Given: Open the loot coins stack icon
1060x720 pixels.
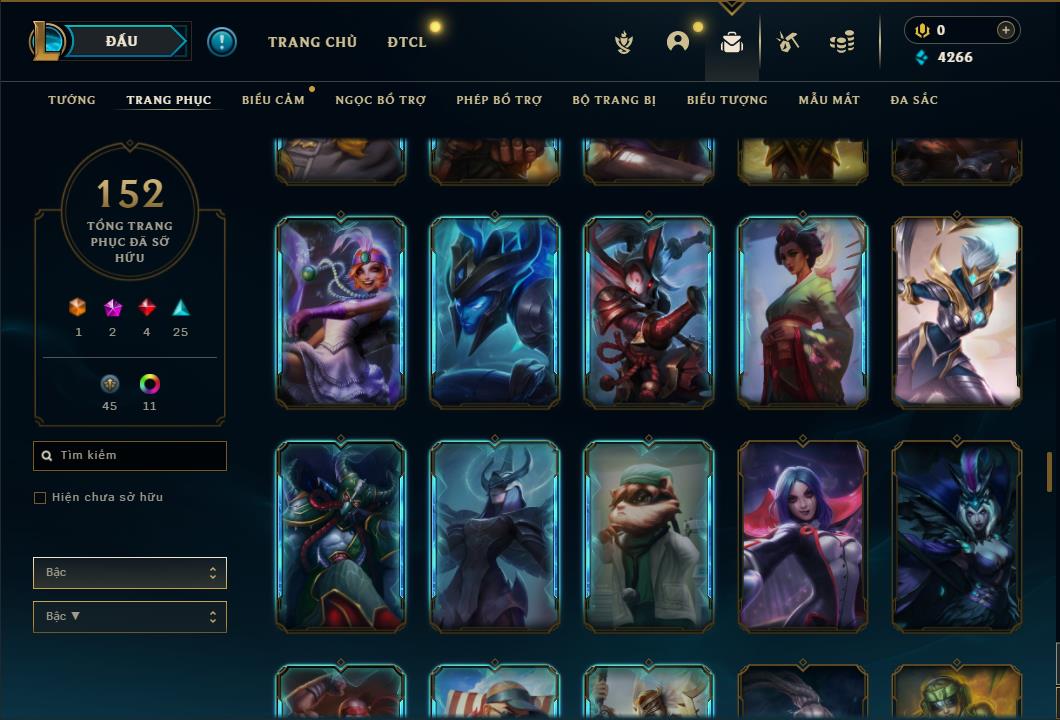Looking at the screenshot, I should pos(842,42).
